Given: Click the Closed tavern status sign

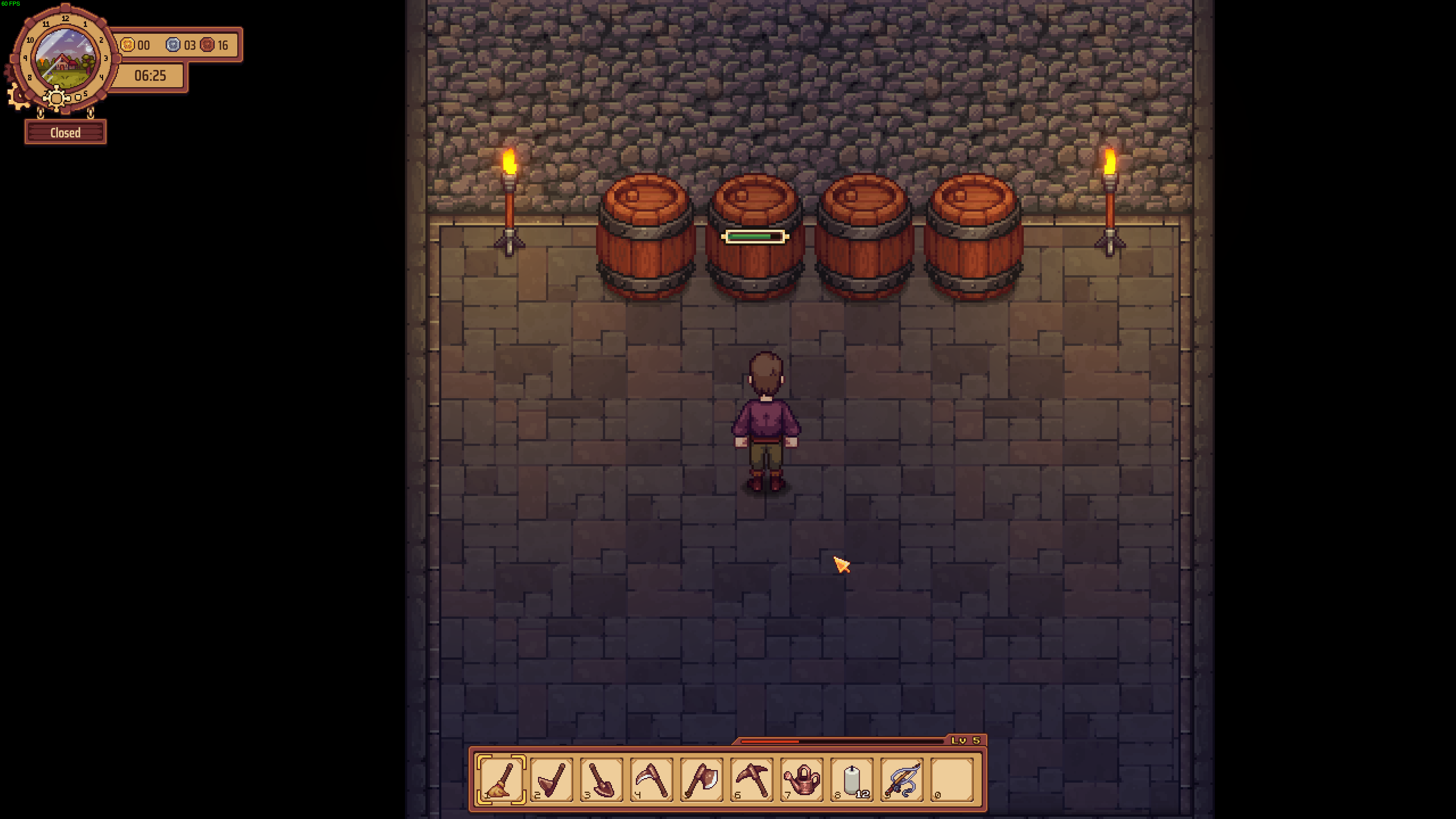Looking at the screenshot, I should click(x=65, y=133).
